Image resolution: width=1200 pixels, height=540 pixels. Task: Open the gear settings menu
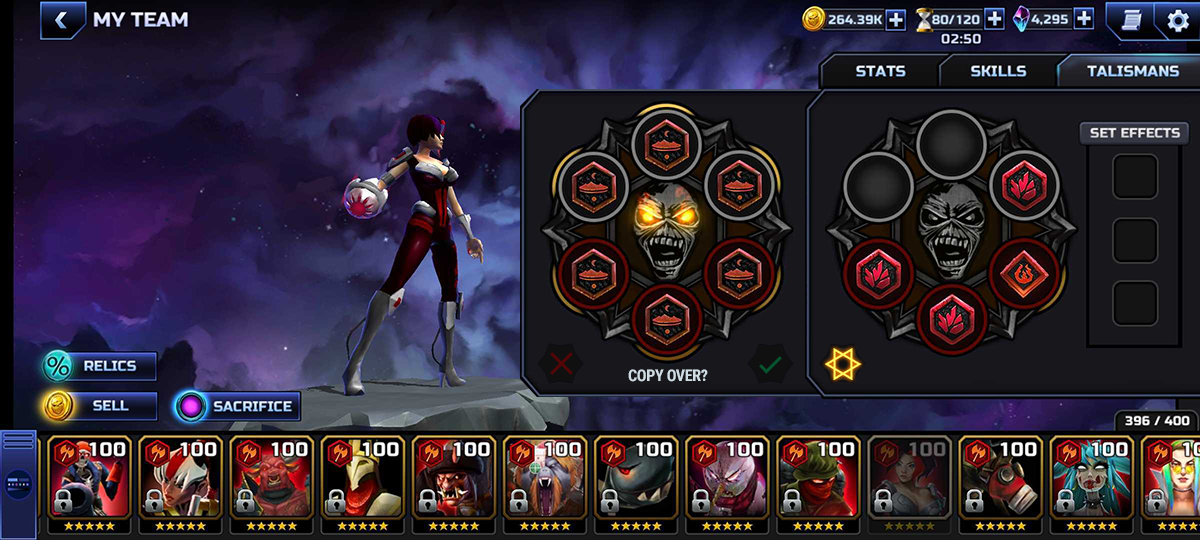[x=1178, y=21]
